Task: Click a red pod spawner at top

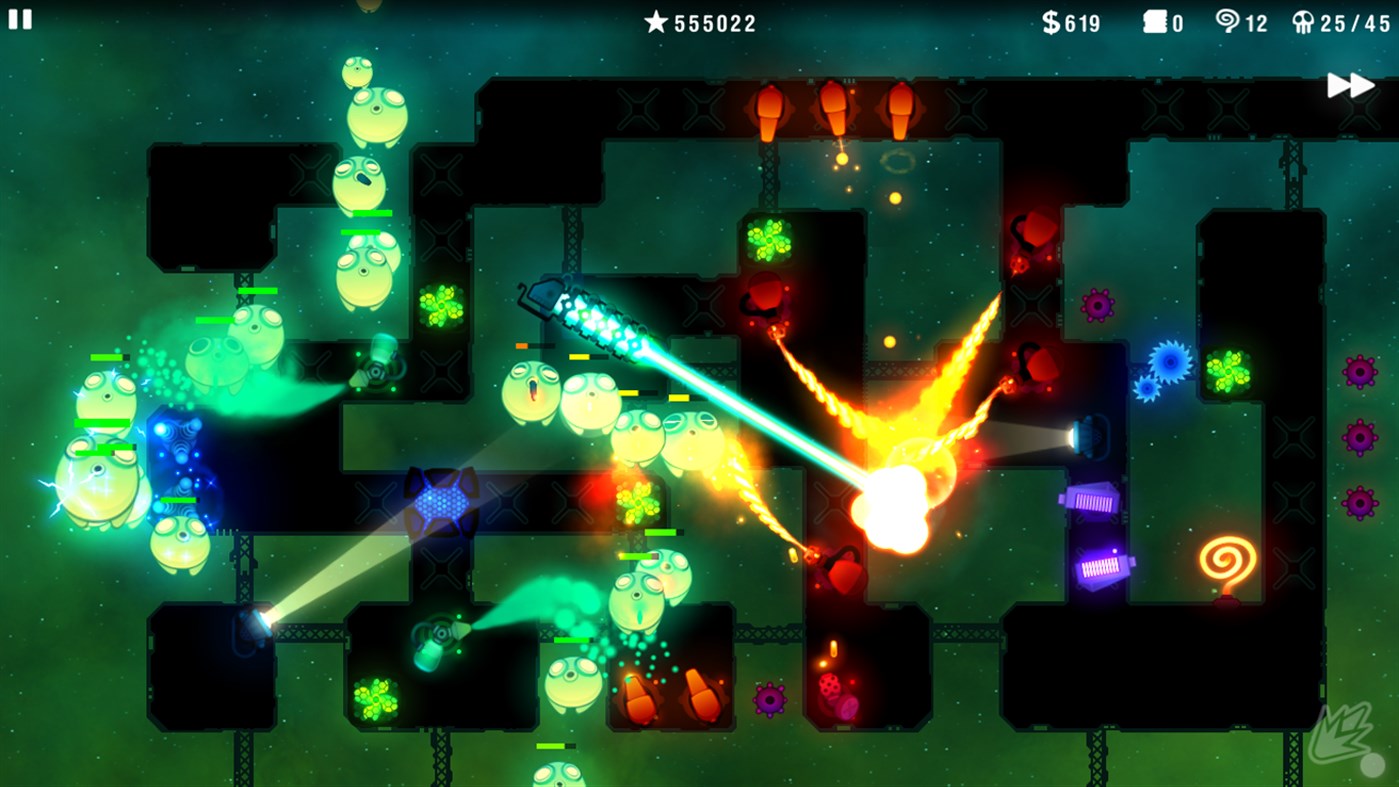Action: (770, 110)
